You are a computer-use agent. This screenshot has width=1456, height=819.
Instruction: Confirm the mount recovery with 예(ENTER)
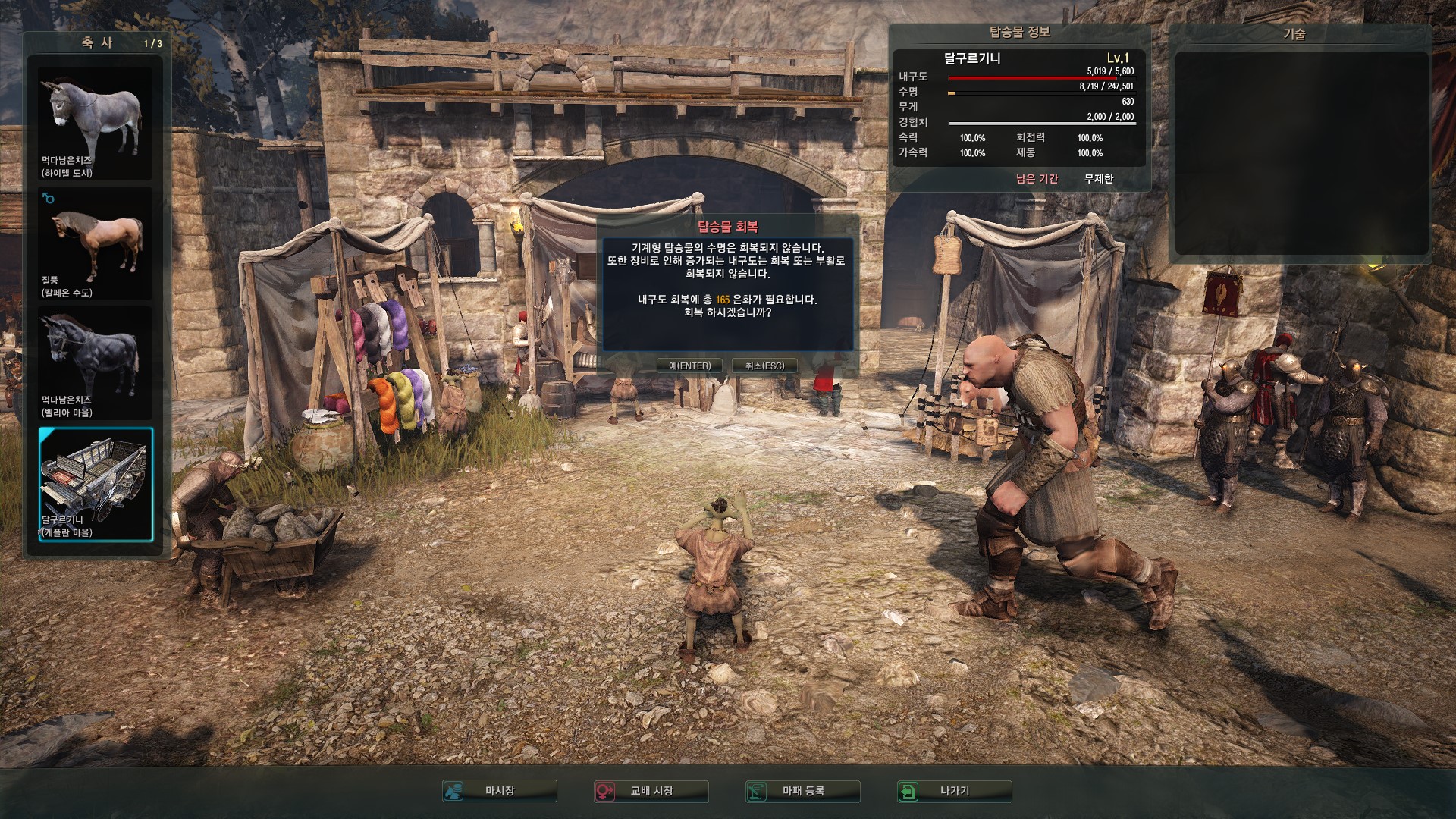point(689,366)
